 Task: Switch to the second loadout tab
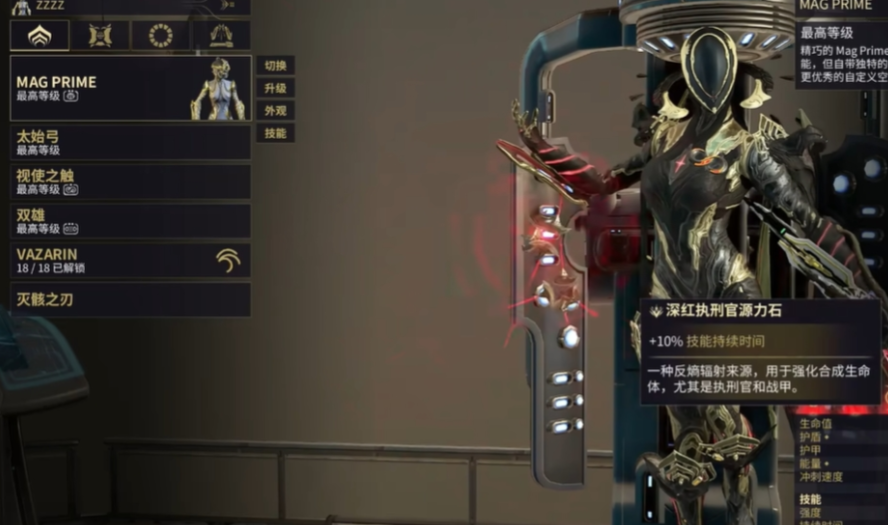pyautogui.click(x=100, y=36)
